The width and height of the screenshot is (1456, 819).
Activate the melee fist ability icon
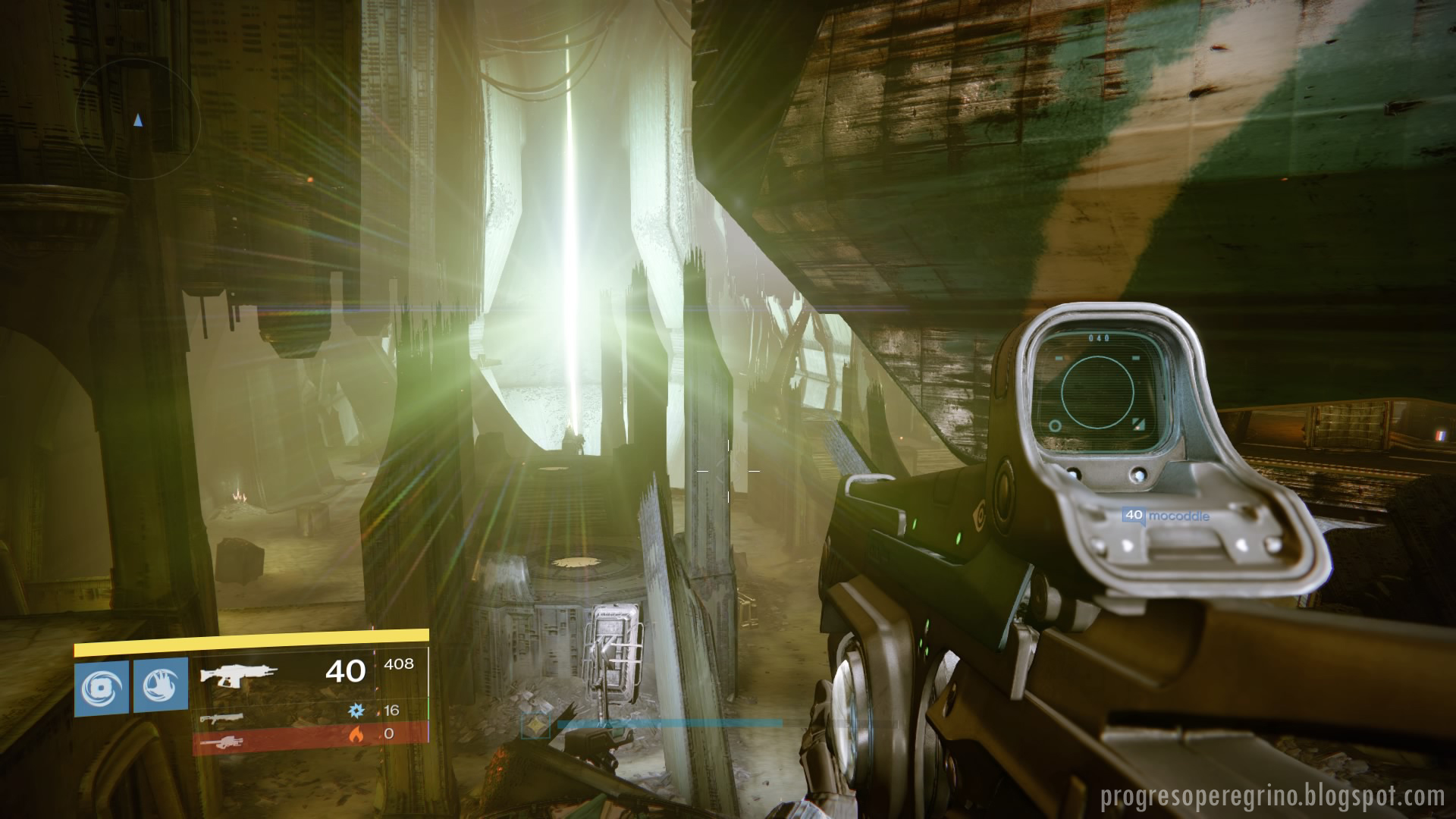tap(160, 686)
